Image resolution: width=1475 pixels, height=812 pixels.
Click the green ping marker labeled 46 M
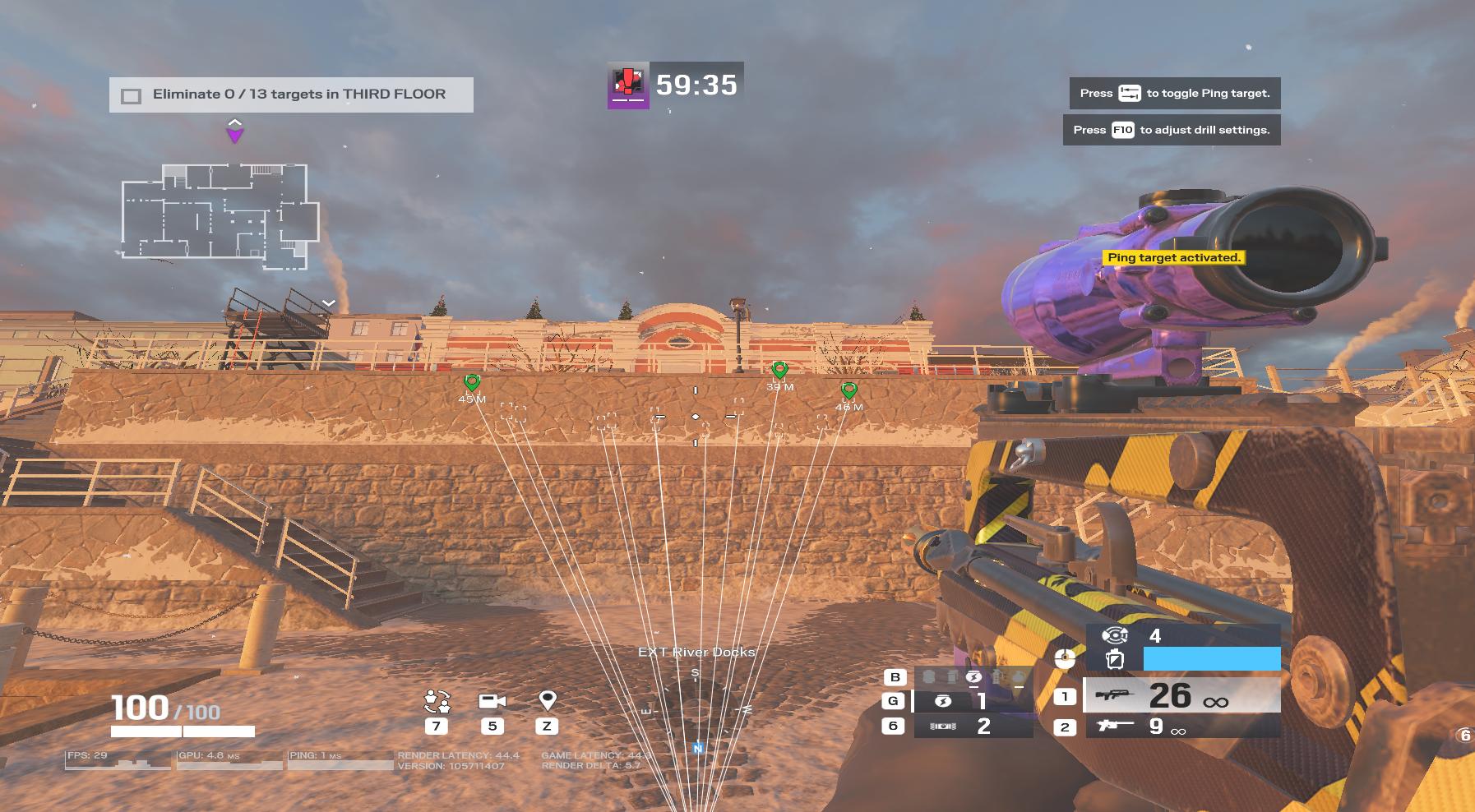[848, 390]
